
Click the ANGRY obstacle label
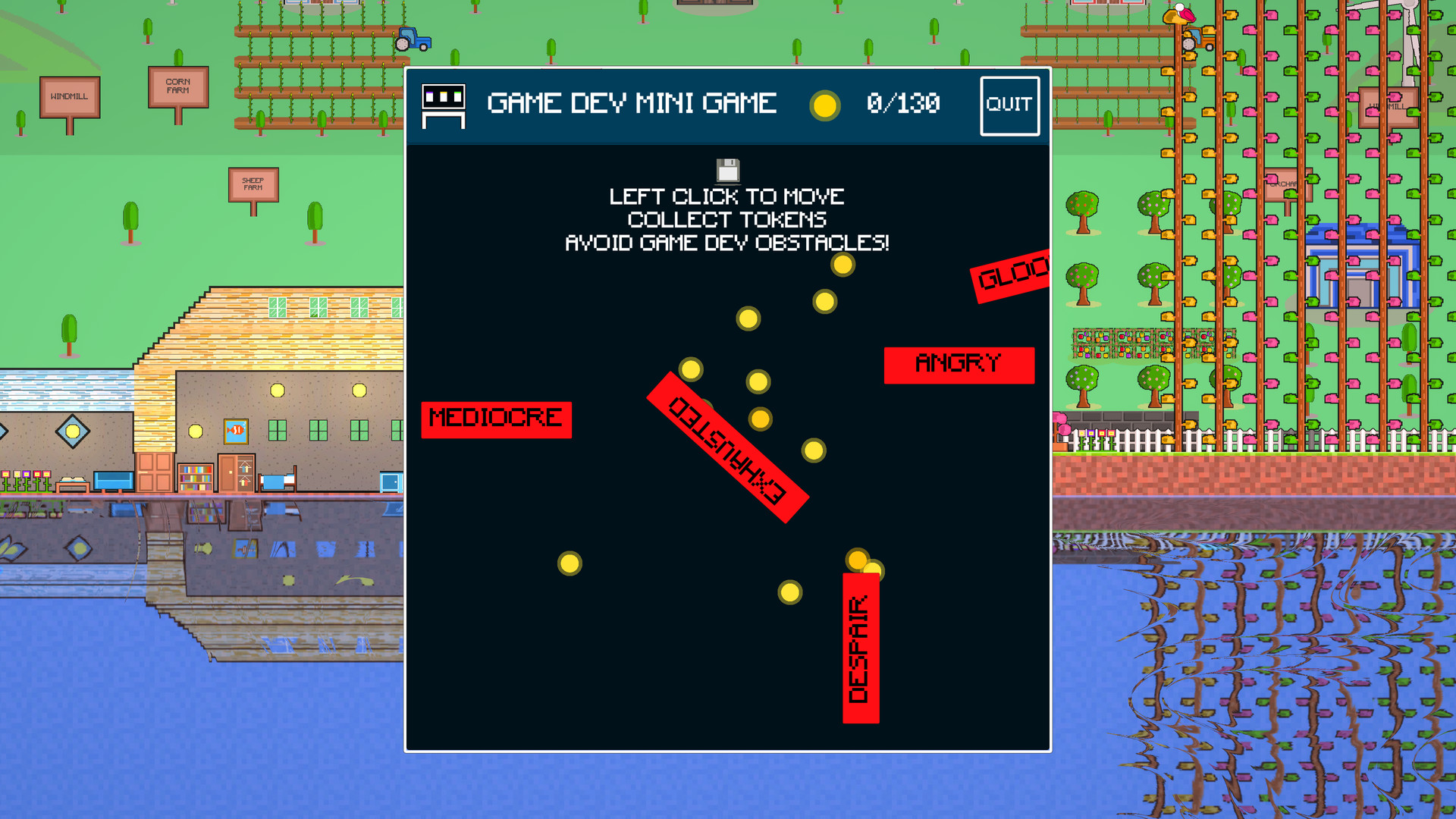(x=959, y=363)
